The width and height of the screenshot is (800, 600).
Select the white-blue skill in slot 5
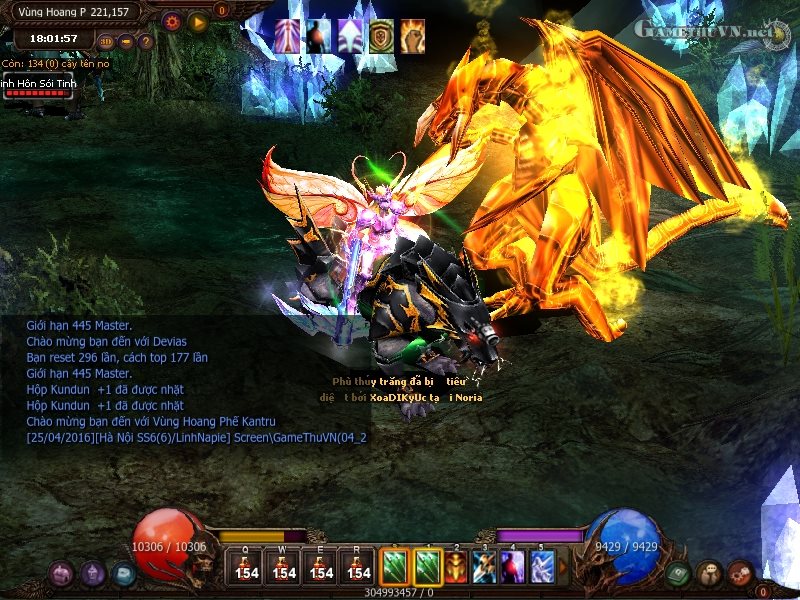[542, 566]
